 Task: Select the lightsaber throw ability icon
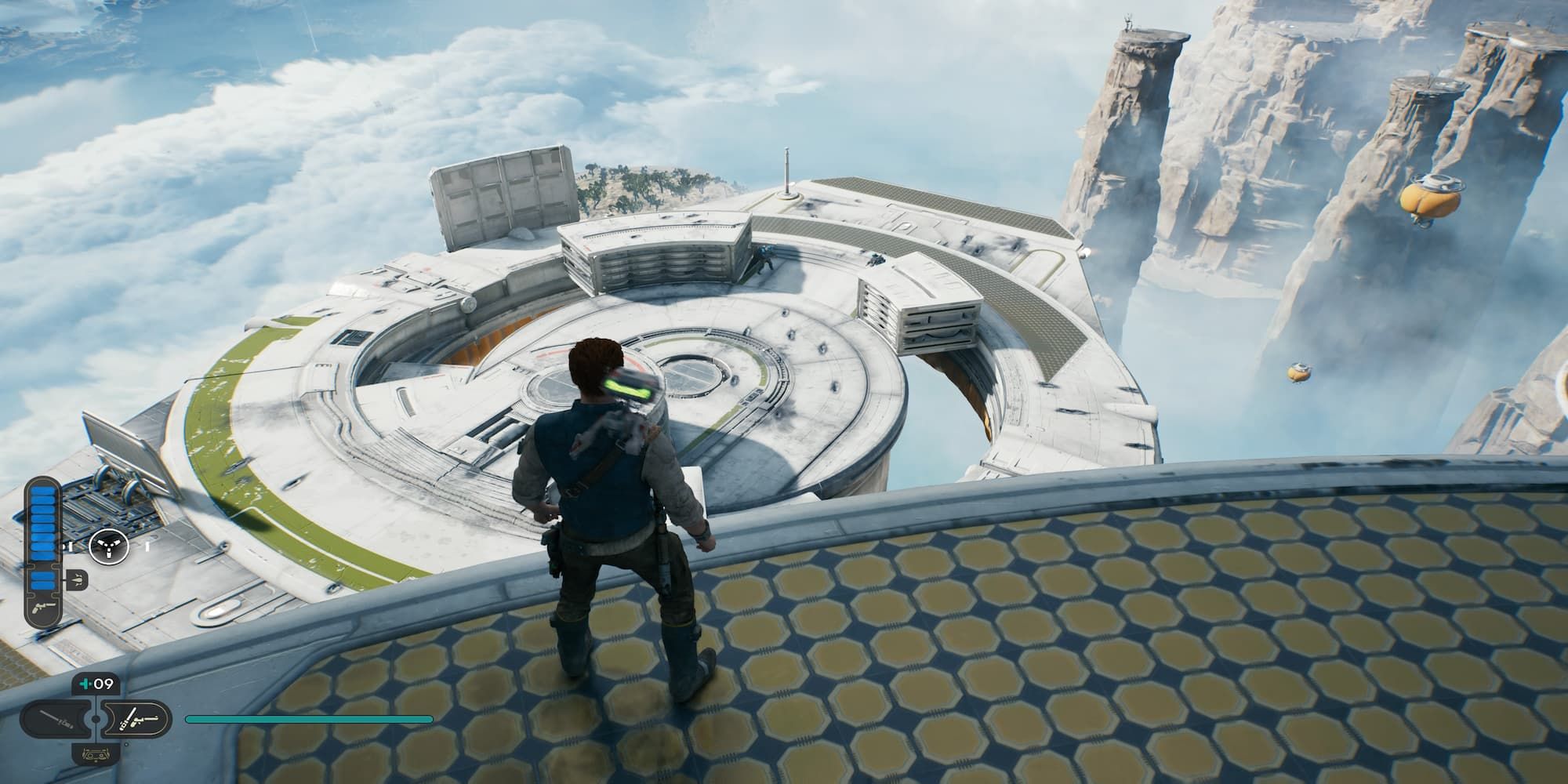pos(77,579)
